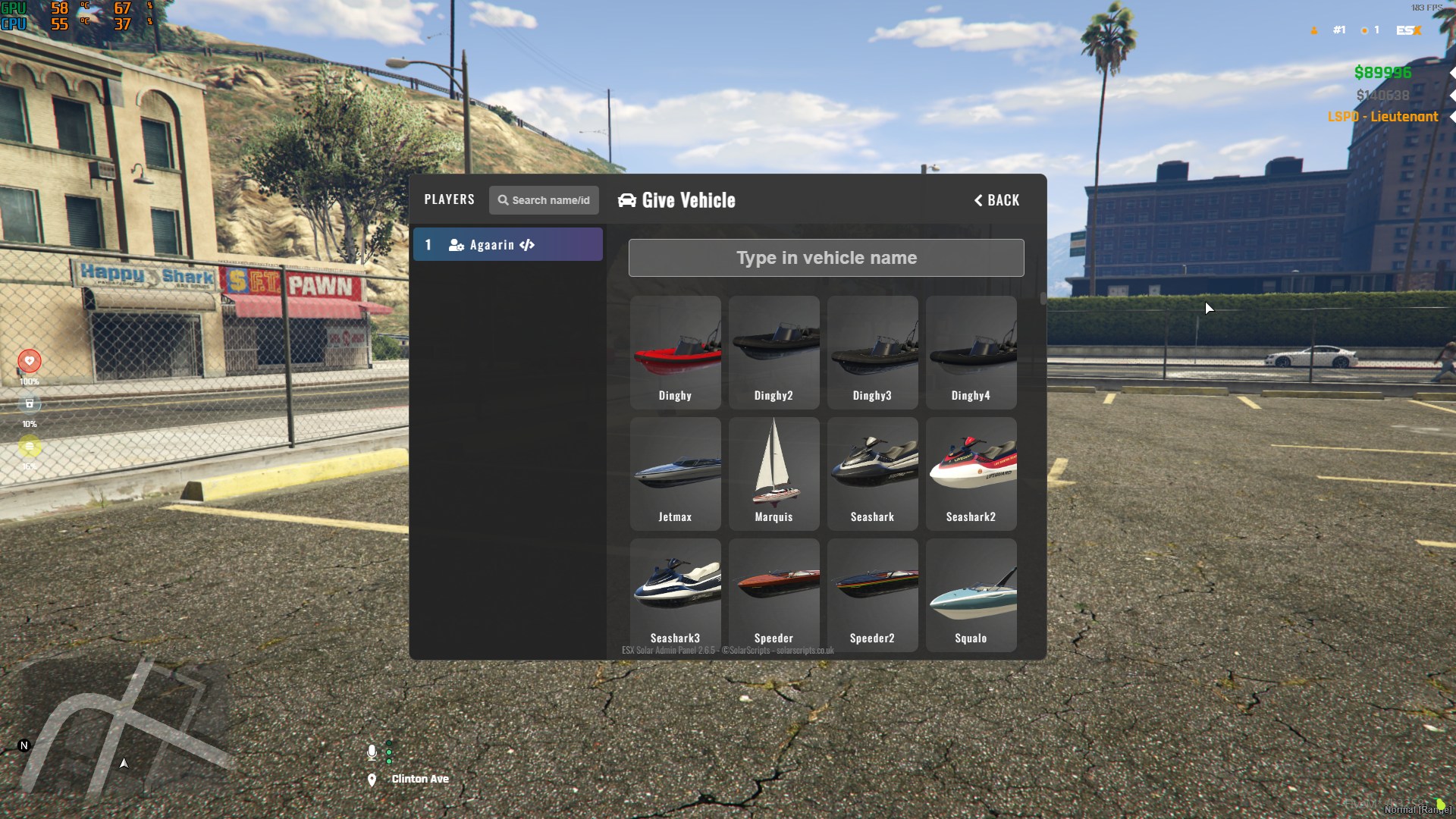Focus the player search name/id field
1456x819 pixels.
(x=544, y=200)
